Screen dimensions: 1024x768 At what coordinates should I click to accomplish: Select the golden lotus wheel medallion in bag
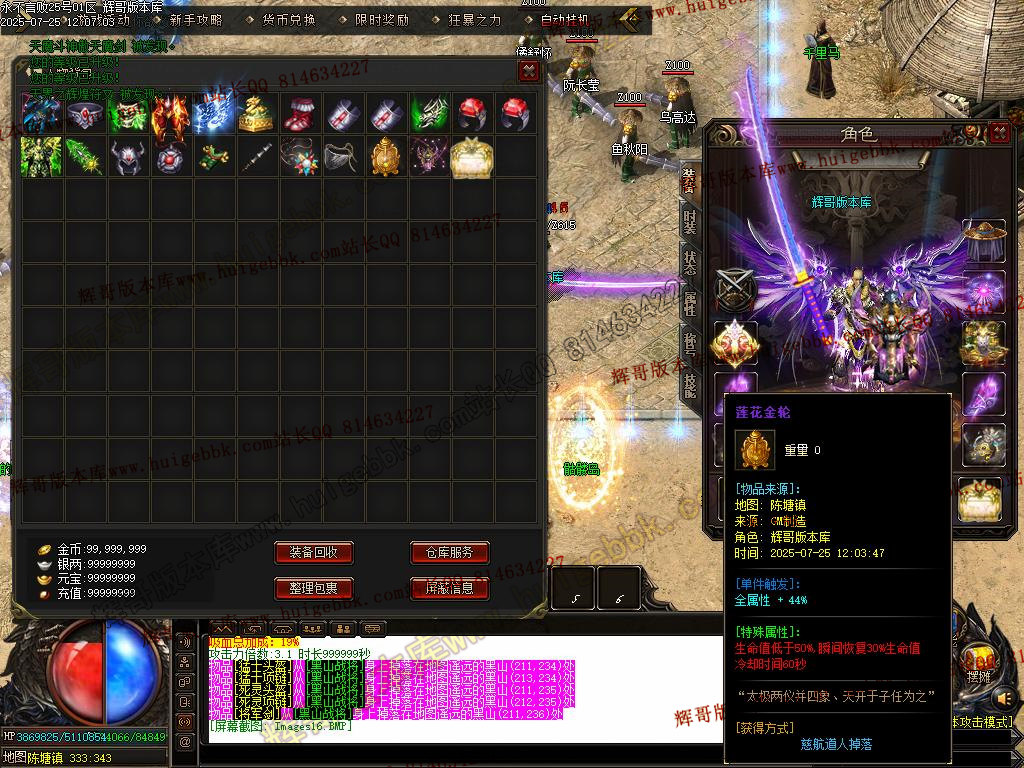pyautogui.click(x=386, y=157)
